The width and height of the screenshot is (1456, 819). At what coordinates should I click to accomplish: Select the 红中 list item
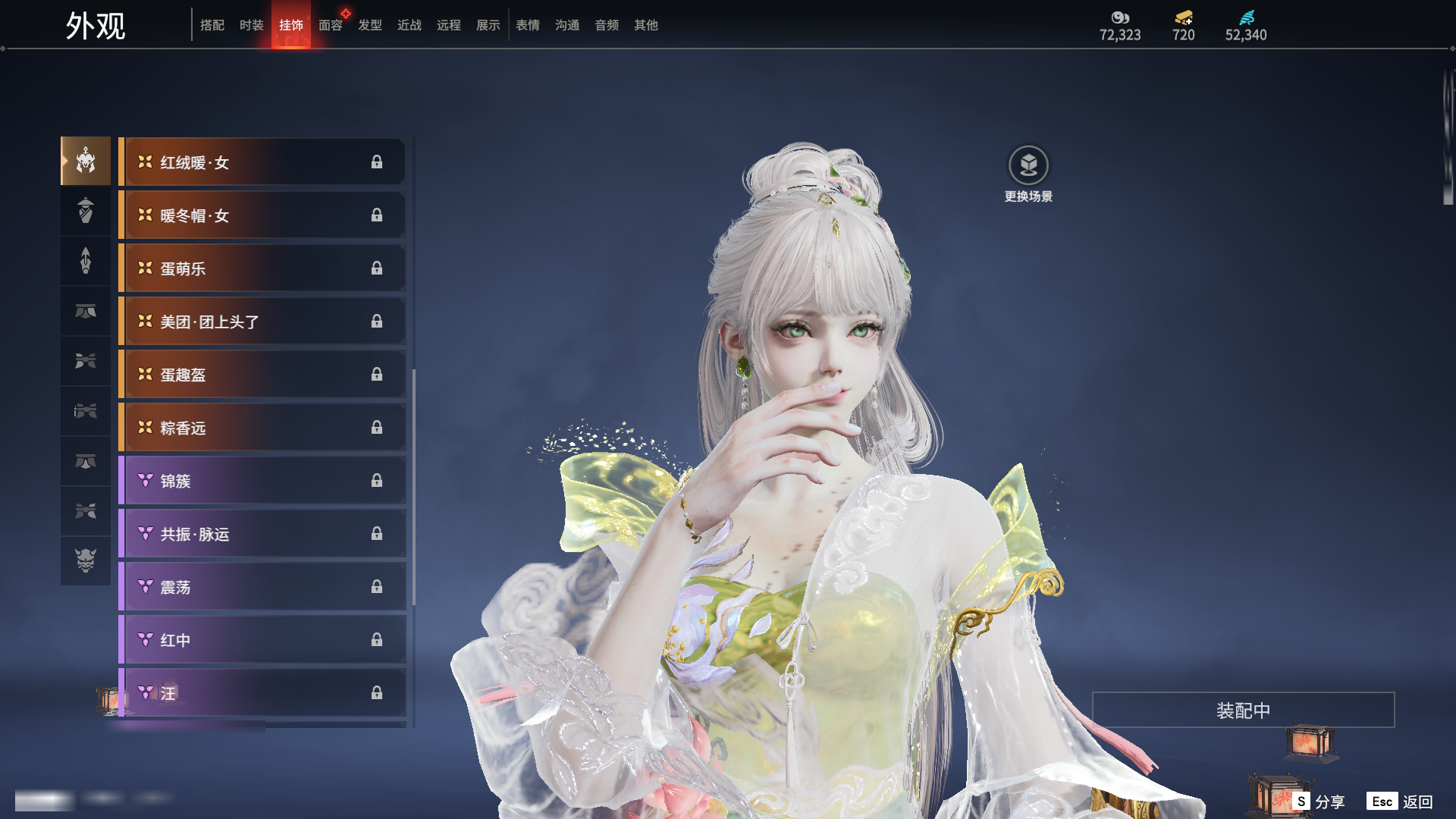tap(262, 640)
